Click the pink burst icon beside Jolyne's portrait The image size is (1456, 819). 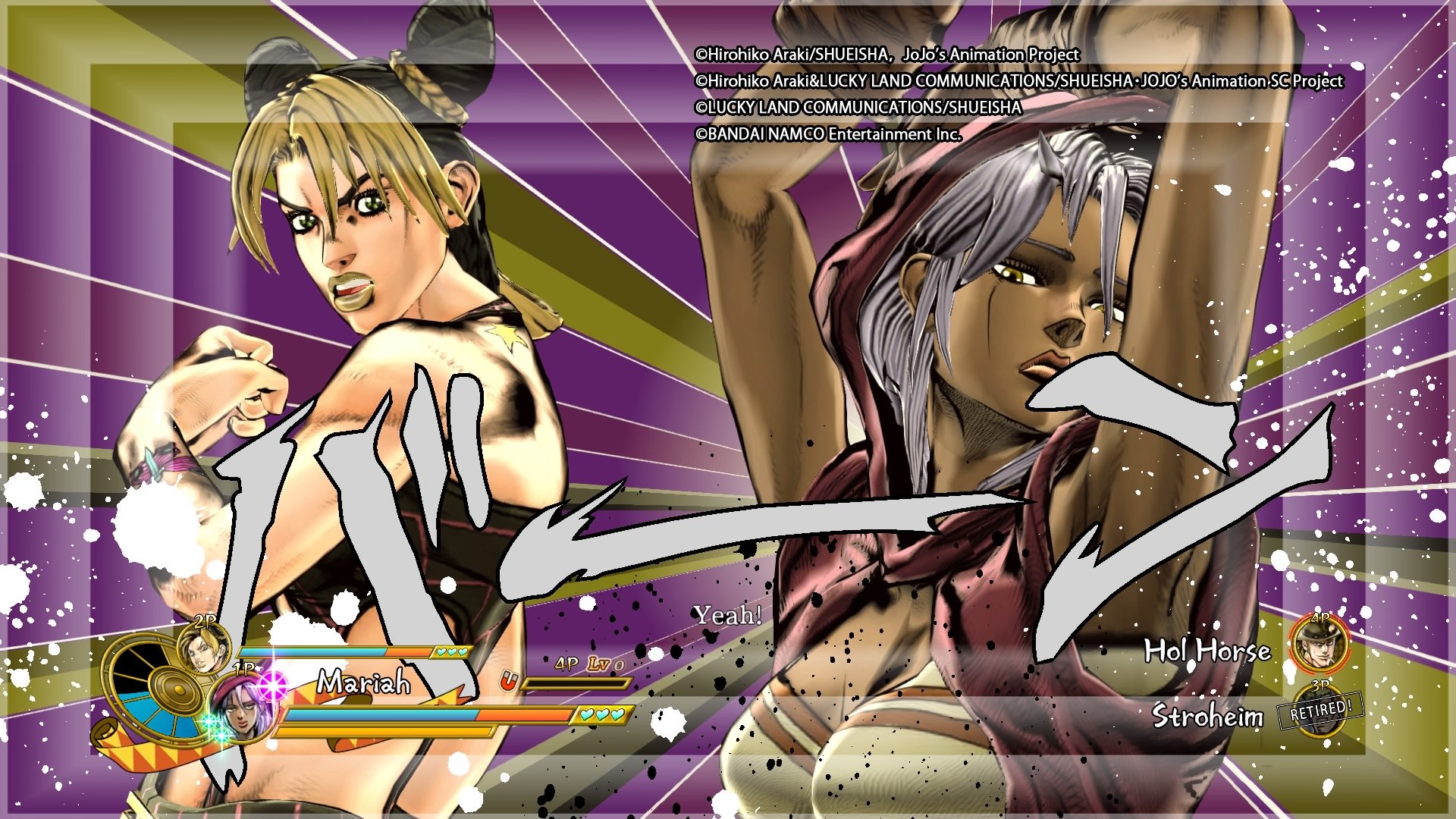click(x=271, y=686)
